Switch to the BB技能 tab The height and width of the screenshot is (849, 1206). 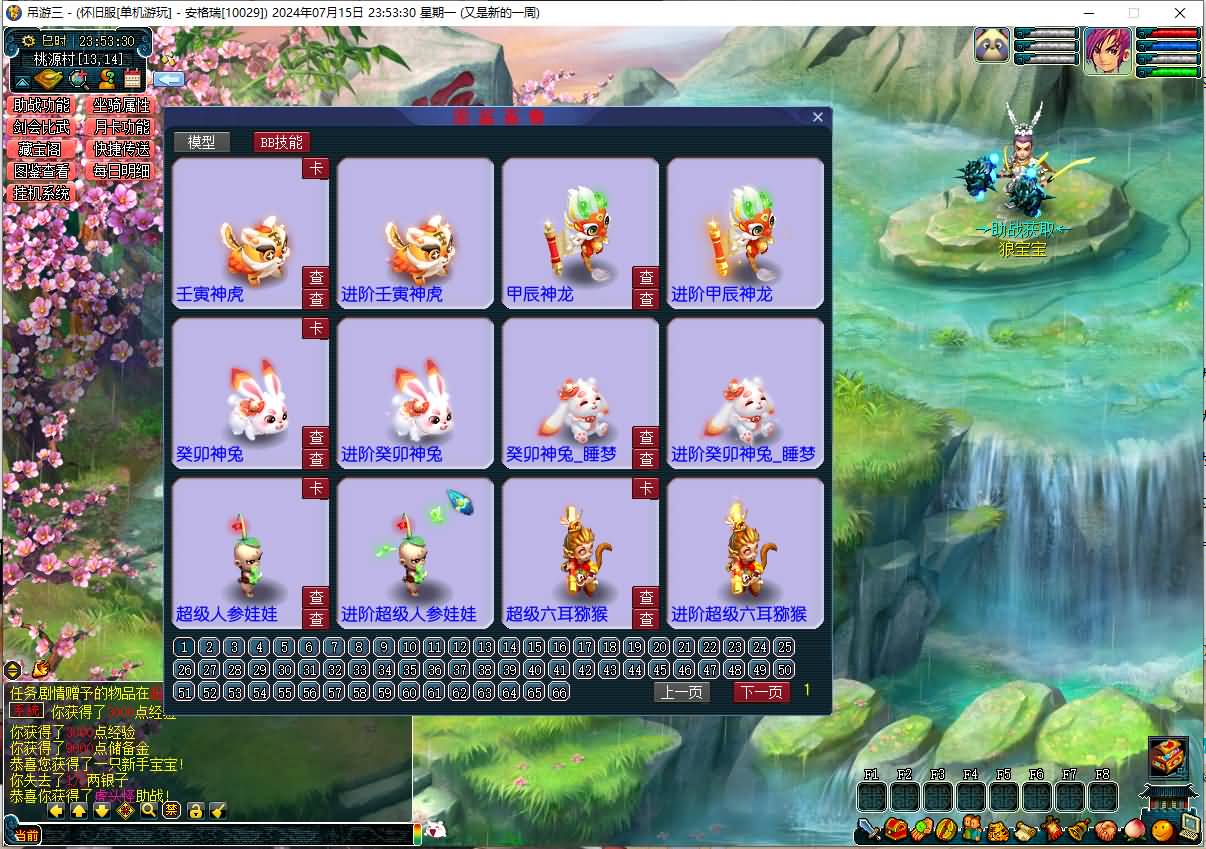click(281, 142)
